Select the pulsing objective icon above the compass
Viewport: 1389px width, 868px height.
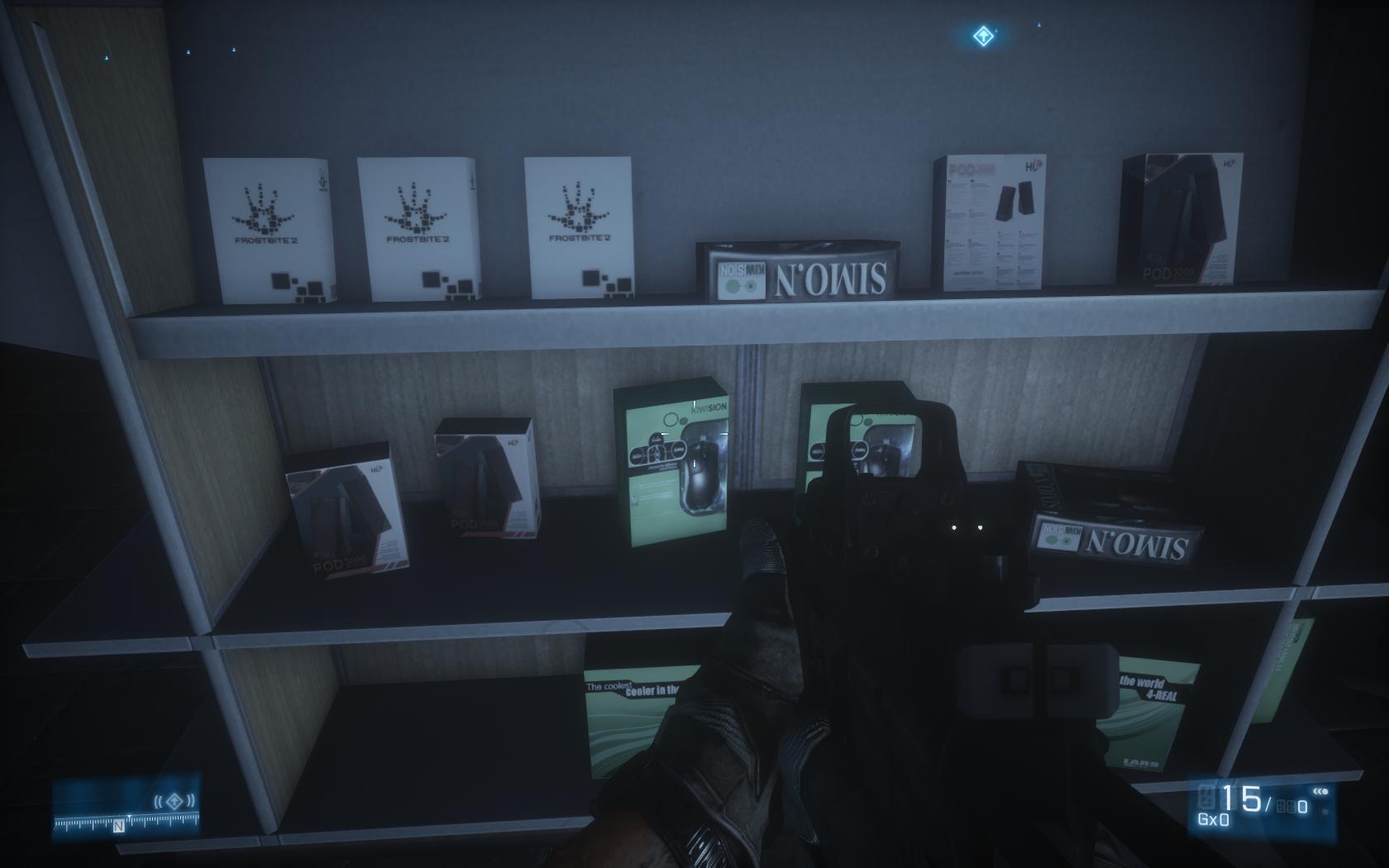coord(174,800)
